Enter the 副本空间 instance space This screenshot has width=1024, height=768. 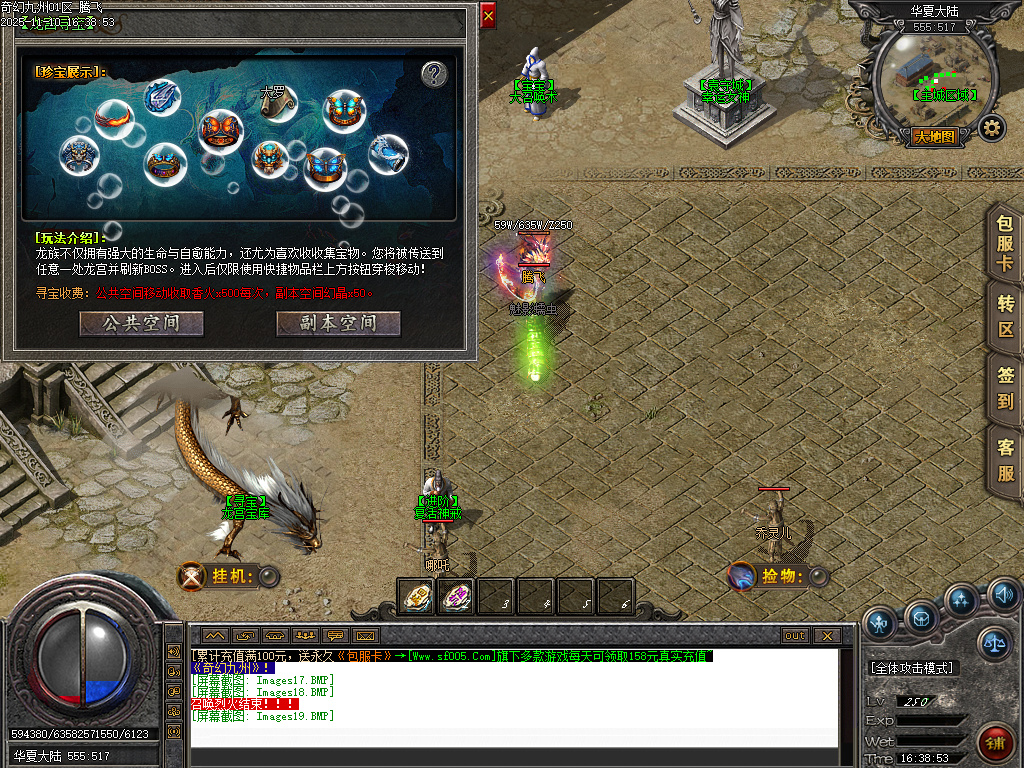tap(338, 324)
